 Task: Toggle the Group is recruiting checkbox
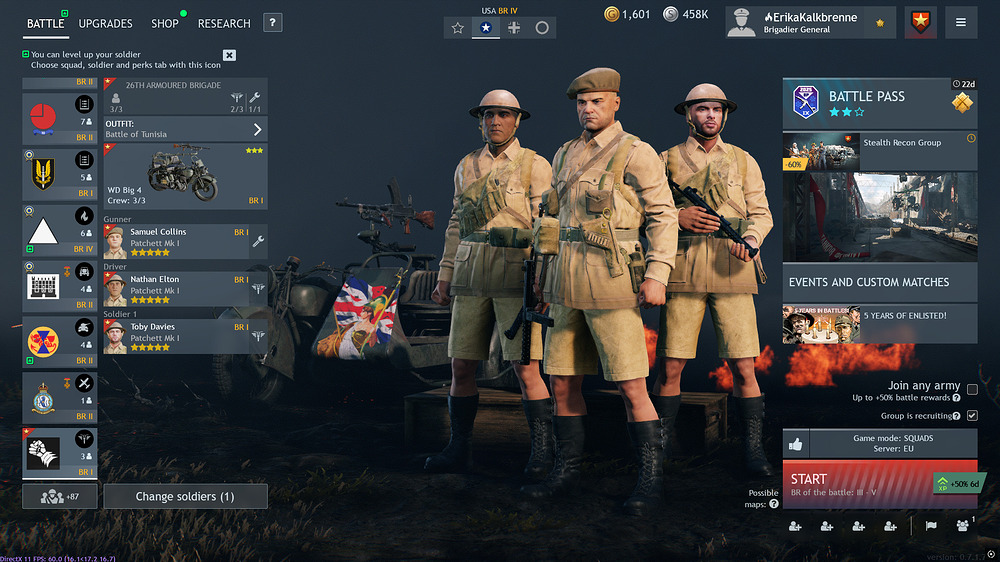point(972,415)
